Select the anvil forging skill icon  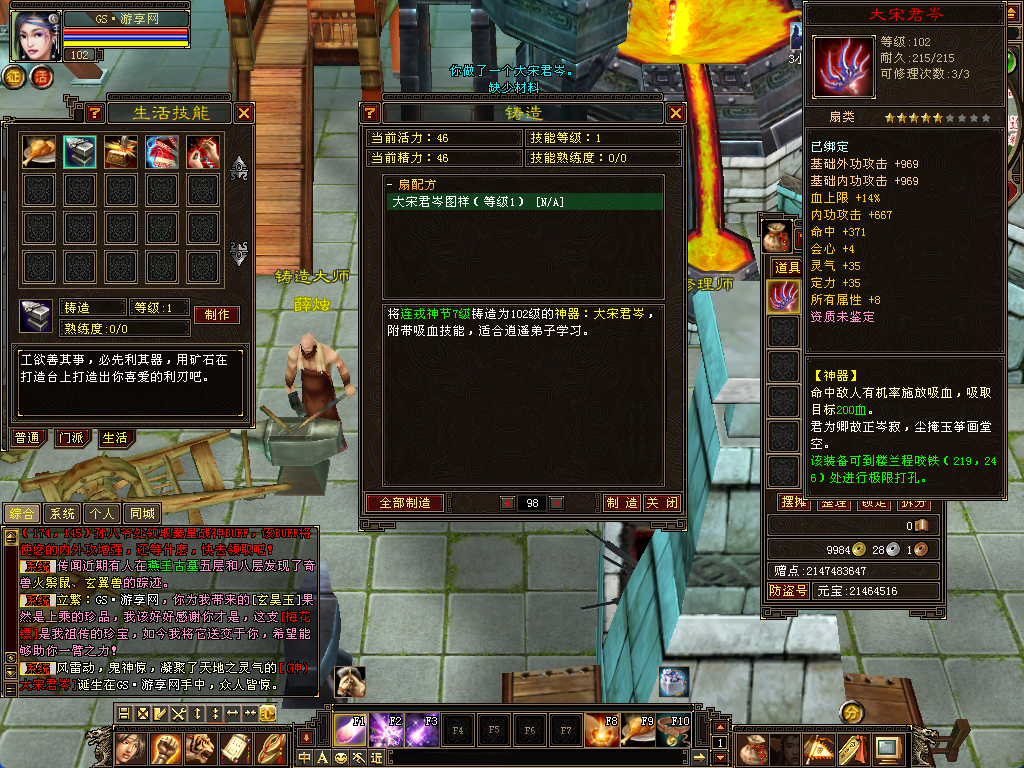[80, 151]
